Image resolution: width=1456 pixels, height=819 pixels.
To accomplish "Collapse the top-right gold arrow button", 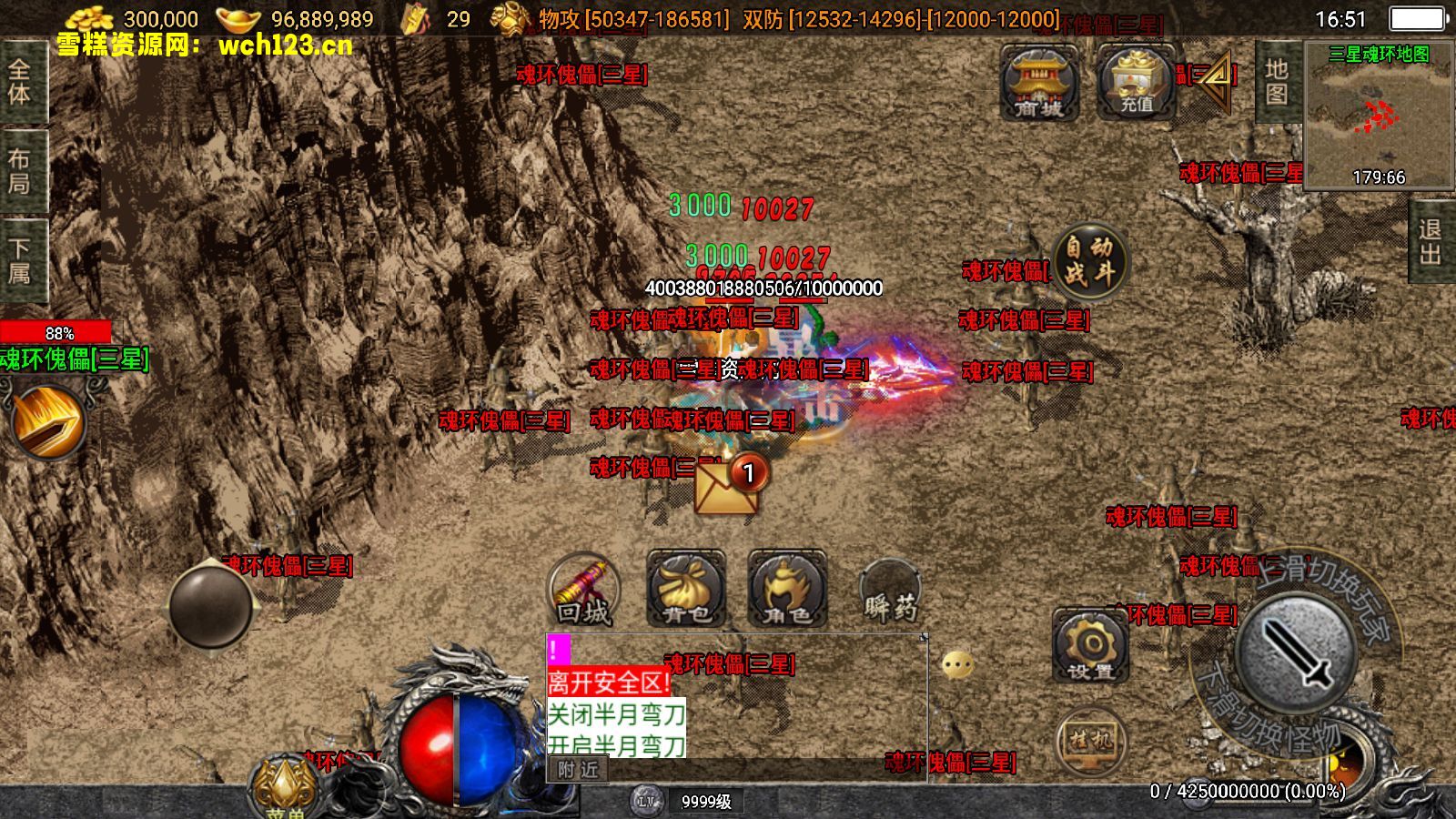I will tap(1215, 78).
